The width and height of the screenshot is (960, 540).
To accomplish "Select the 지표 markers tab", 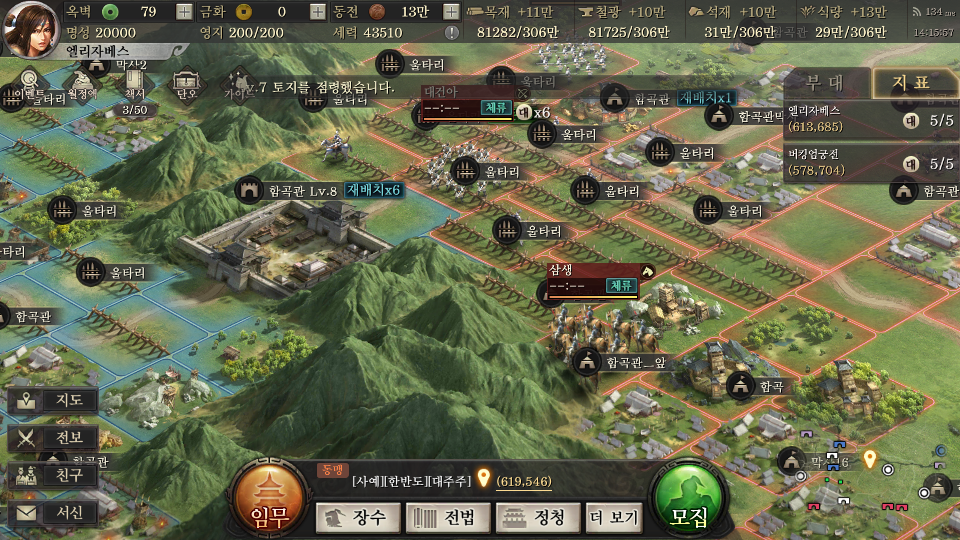I will (911, 83).
